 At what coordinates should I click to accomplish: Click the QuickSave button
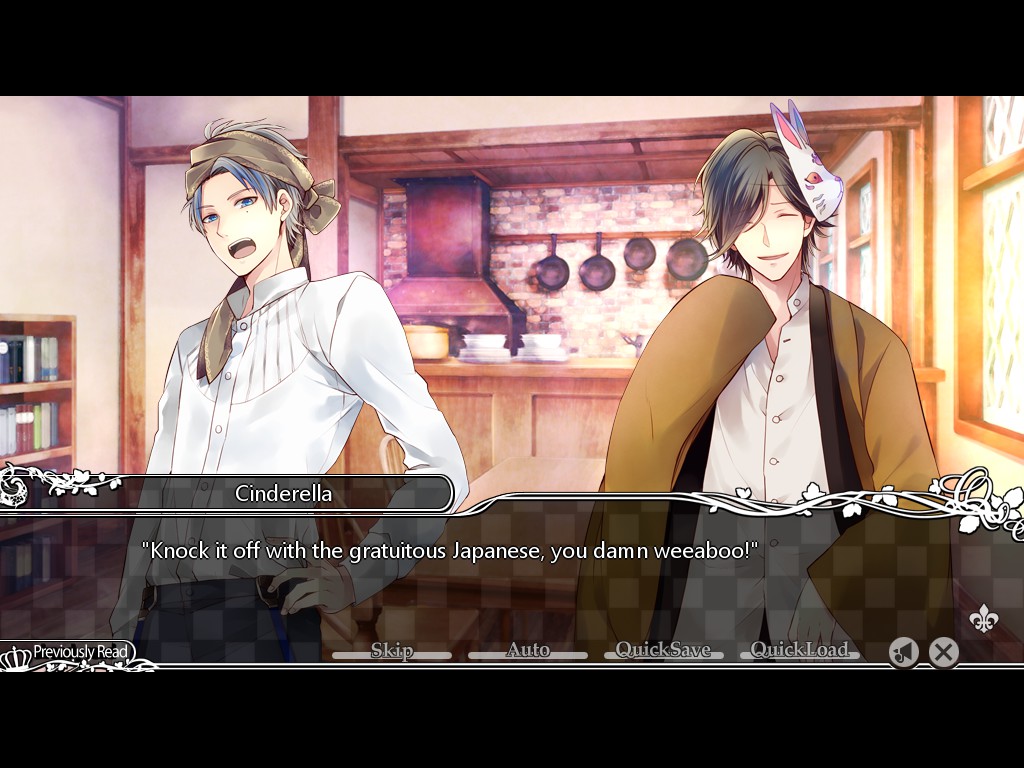pyautogui.click(x=663, y=651)
